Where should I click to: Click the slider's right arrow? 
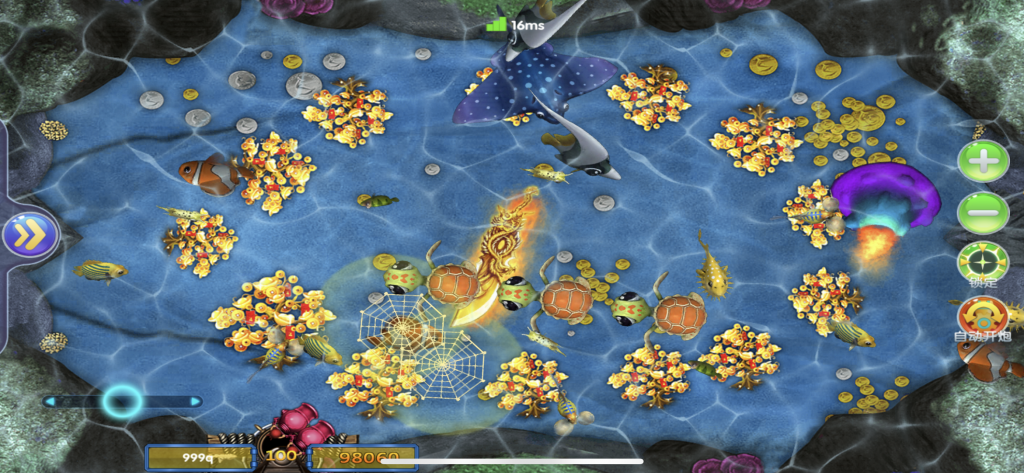pyautogui.click(x=195, y=402)
